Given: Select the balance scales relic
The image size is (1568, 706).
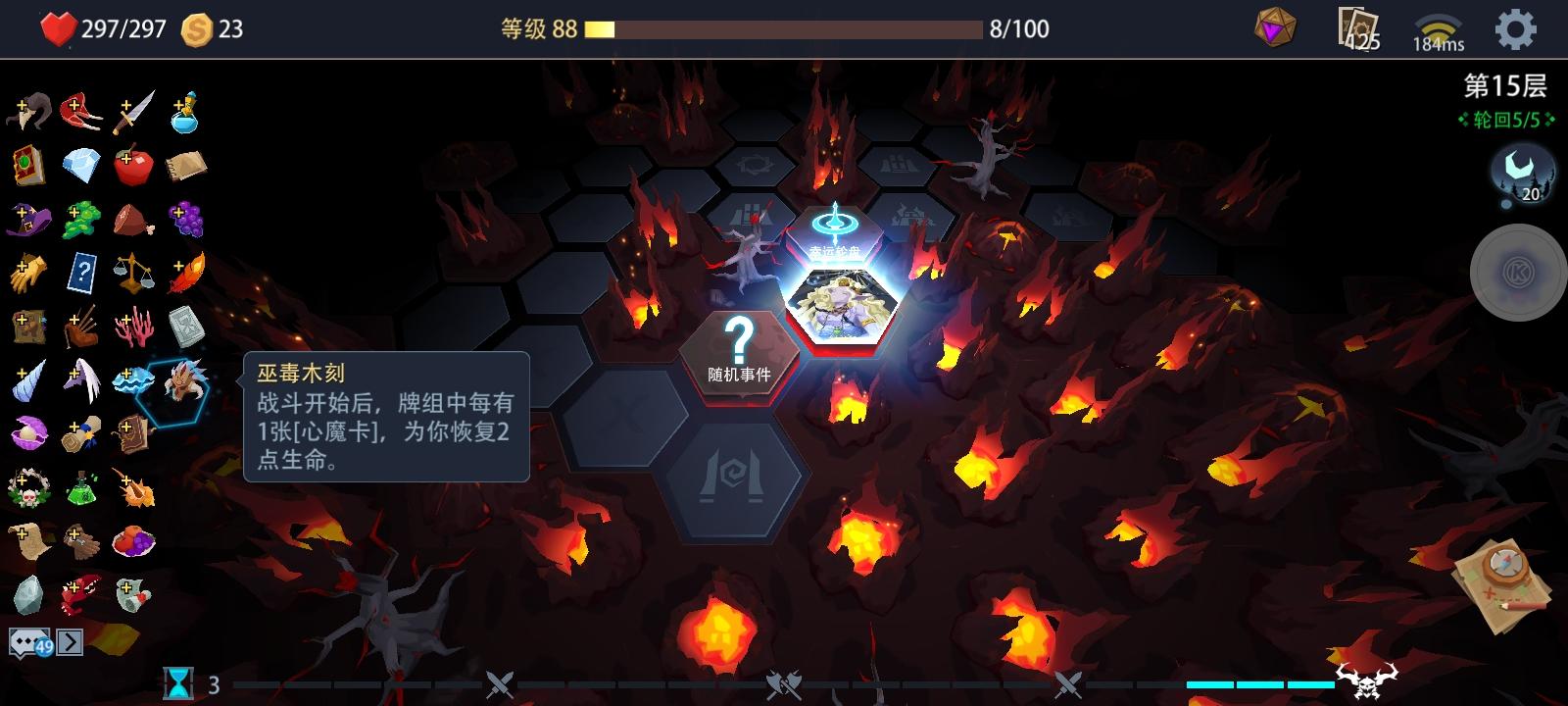Looking at the screenshot, I should 132,271.
